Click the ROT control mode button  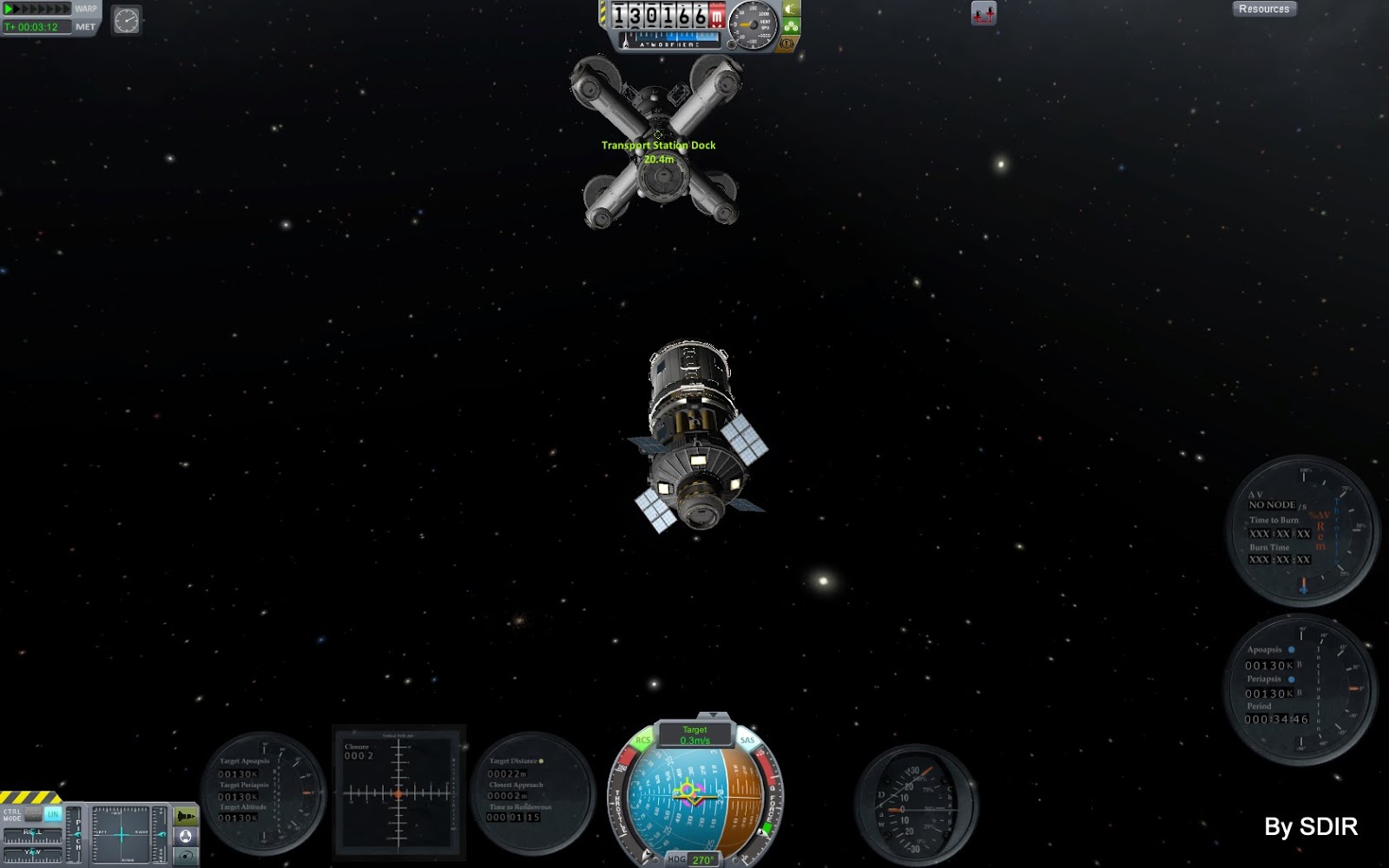point(33,814)
